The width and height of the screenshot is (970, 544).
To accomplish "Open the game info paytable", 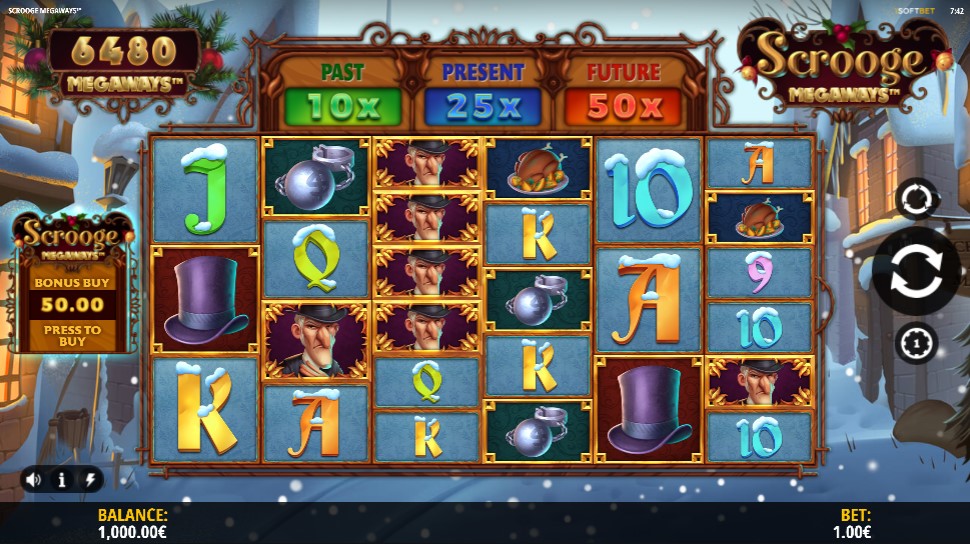I will [62, 480].
